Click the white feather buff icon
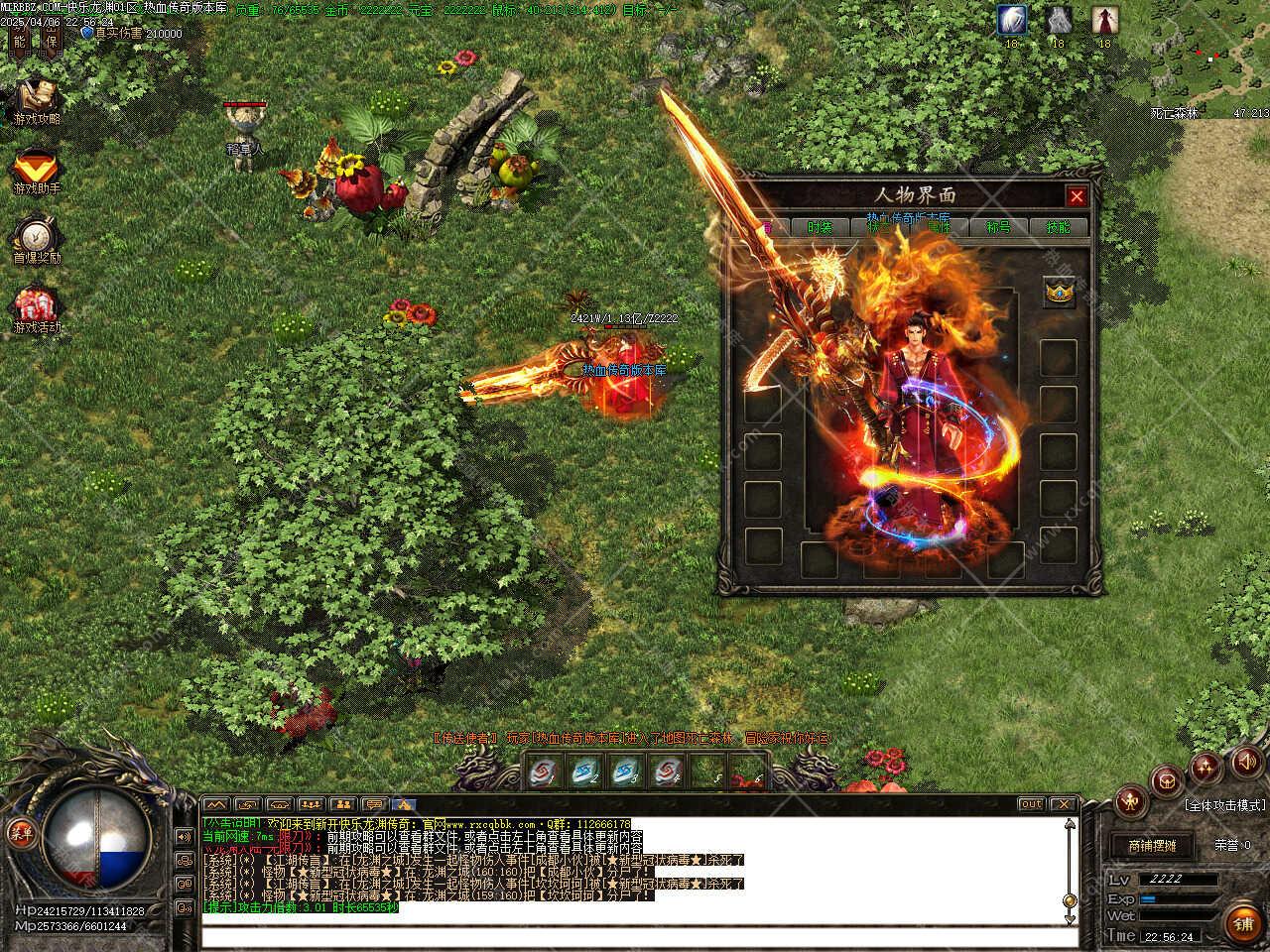 pos(1011,19)
